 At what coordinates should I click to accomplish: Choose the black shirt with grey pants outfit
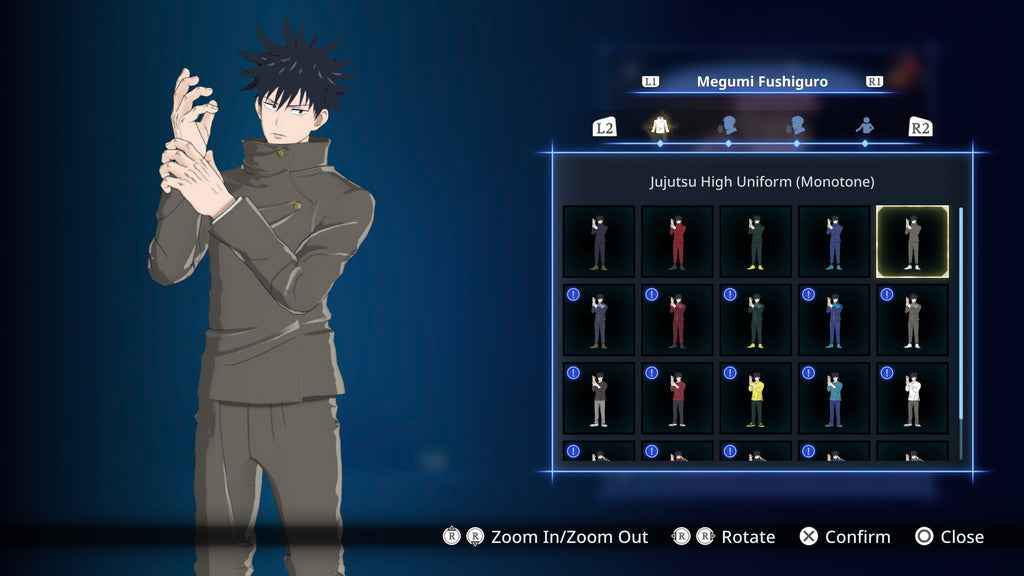tap(599, 398)
